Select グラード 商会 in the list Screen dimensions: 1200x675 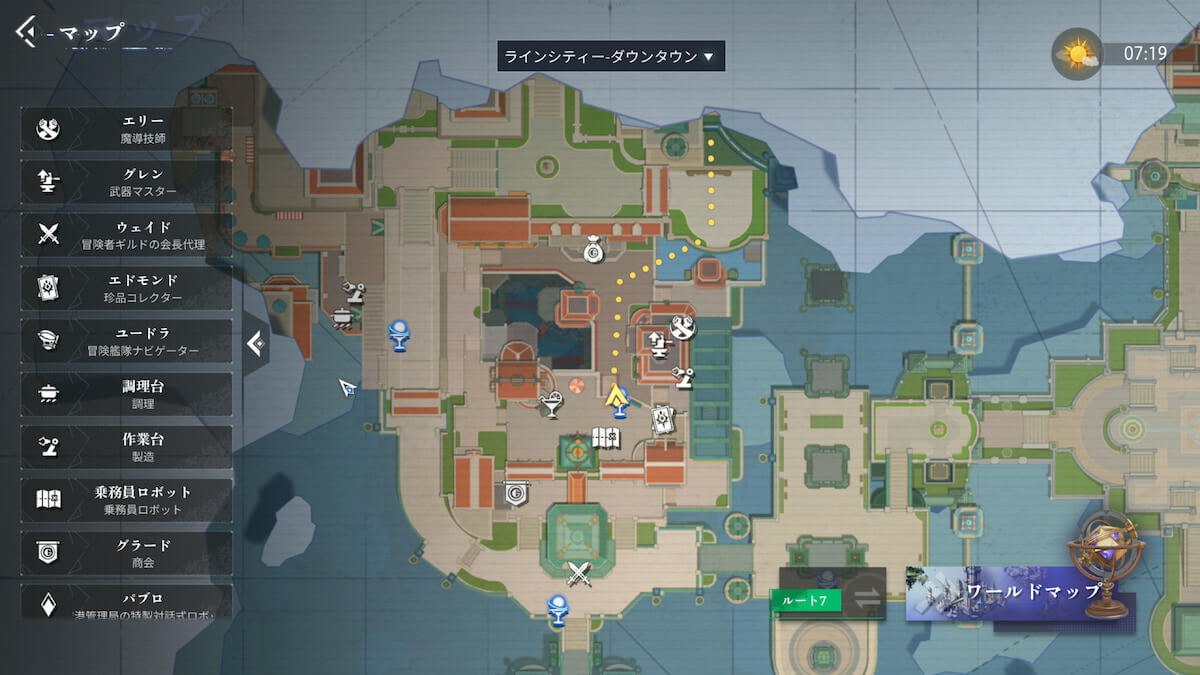point(126,553)
